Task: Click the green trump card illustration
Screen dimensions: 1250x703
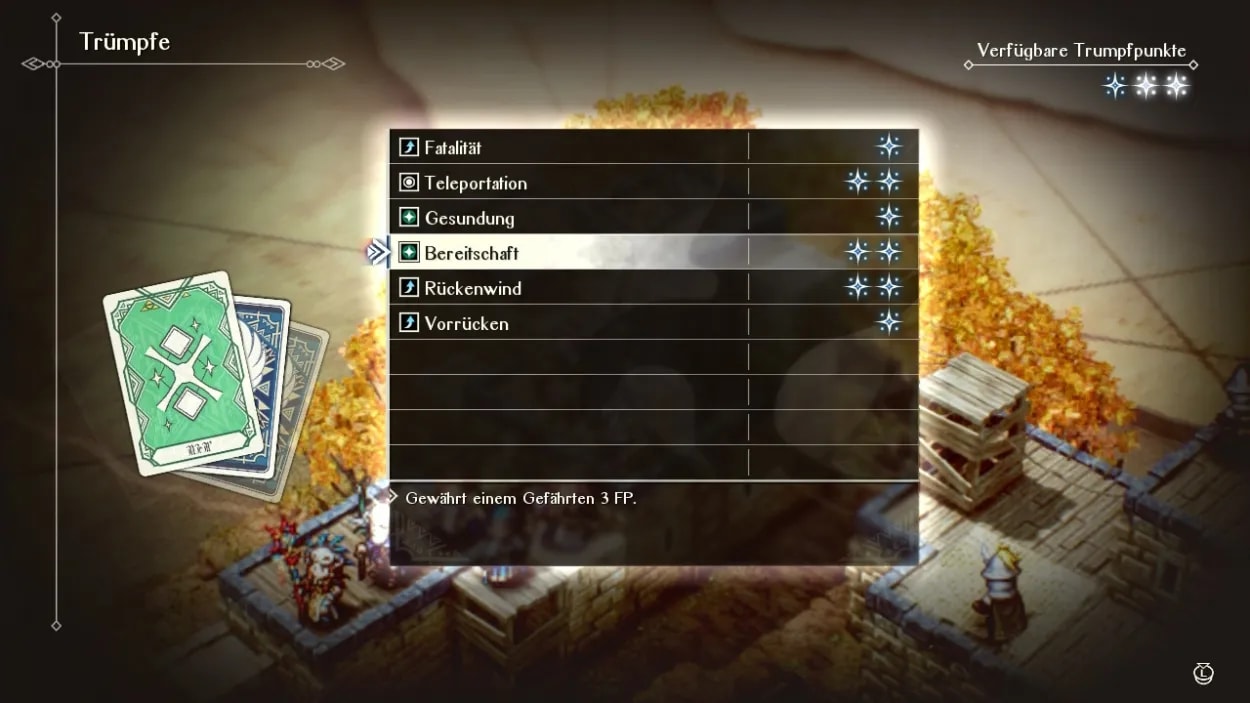Action: click(x=182, y=374)
